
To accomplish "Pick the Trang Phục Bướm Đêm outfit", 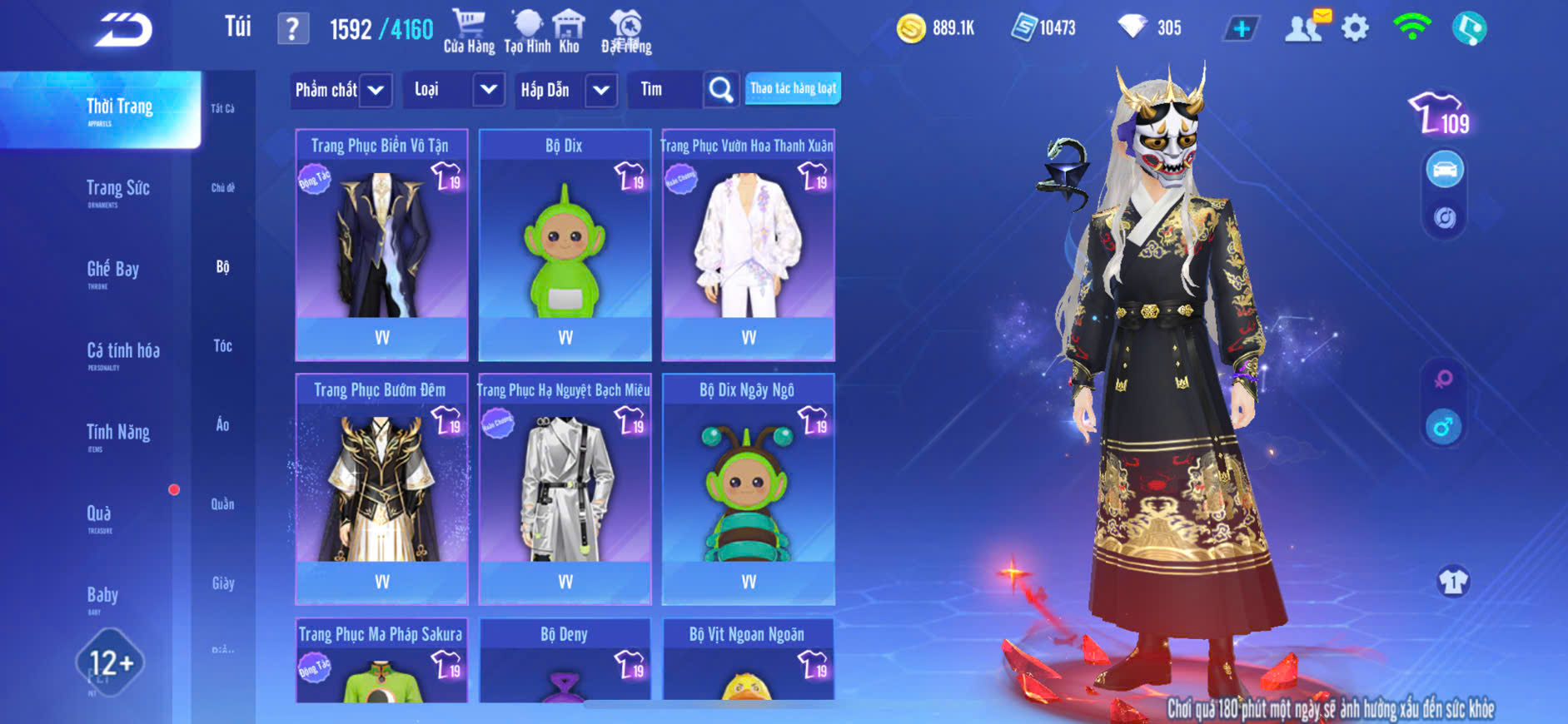I will (x=381, y=489).
